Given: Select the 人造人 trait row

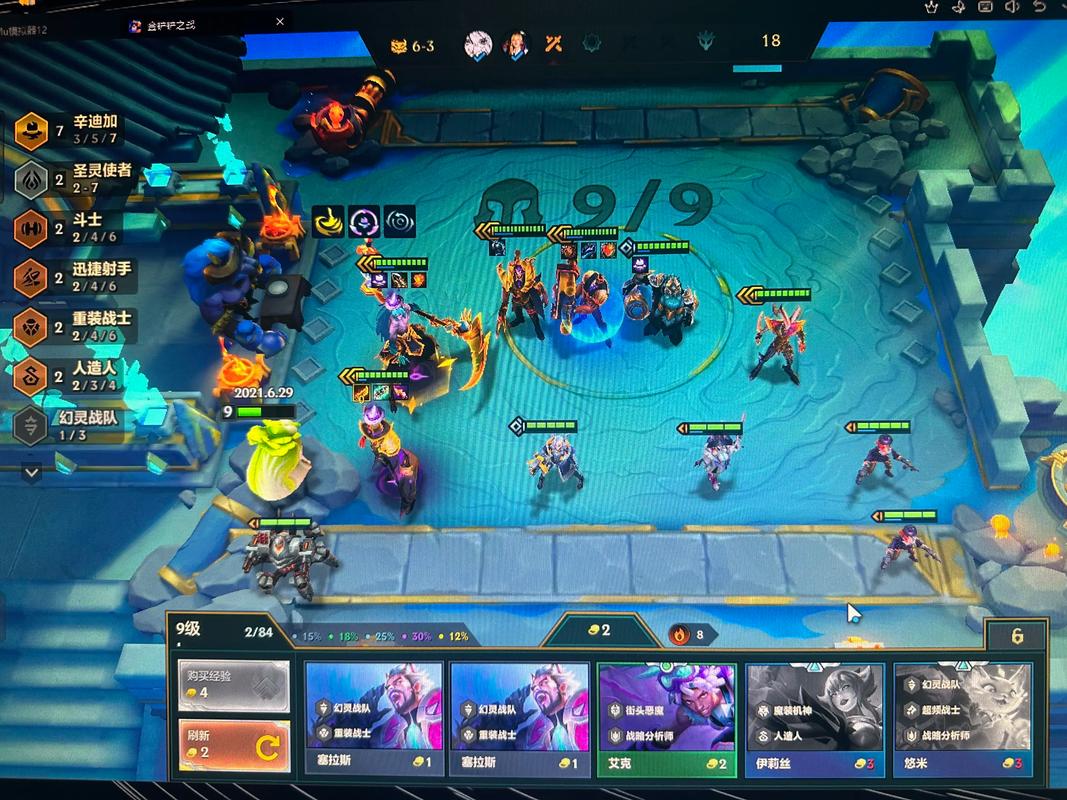Looking at the screenshot, I should 75,375.
